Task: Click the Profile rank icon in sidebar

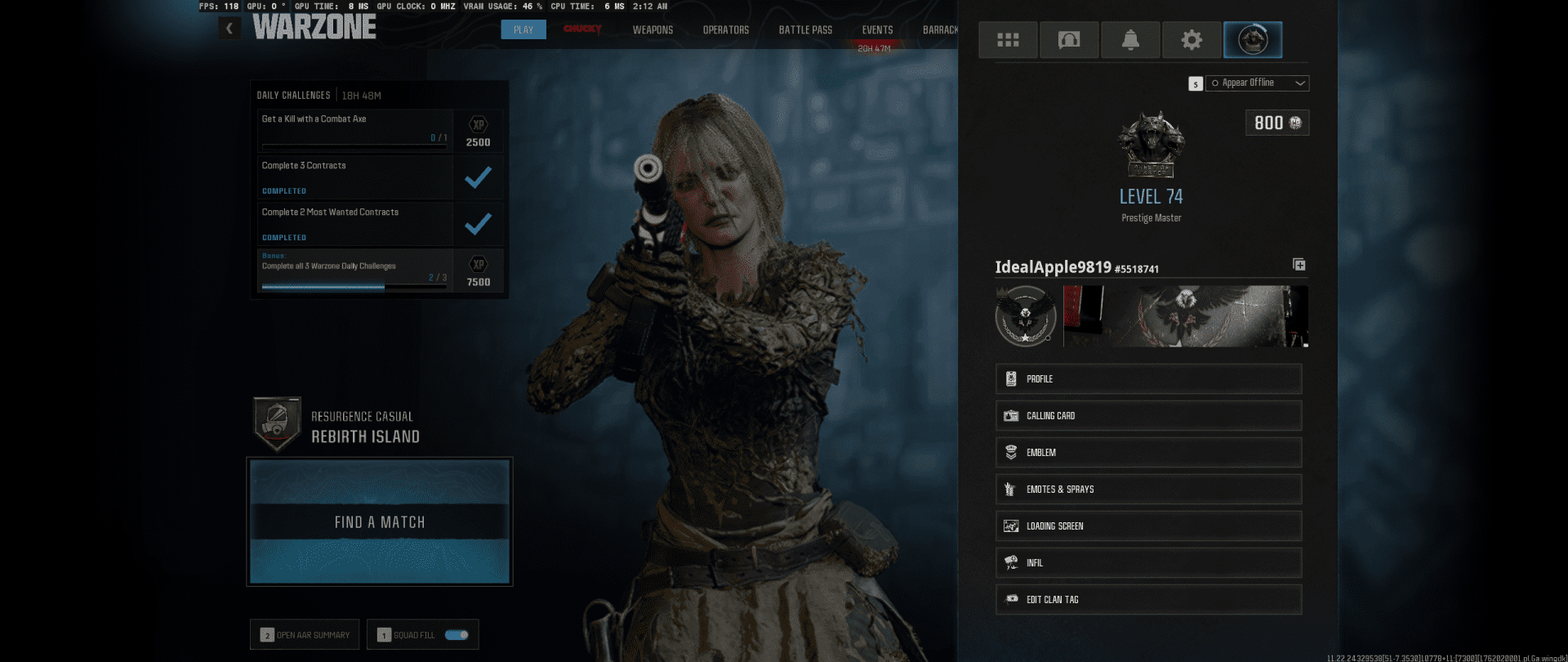Action: 1010,378
